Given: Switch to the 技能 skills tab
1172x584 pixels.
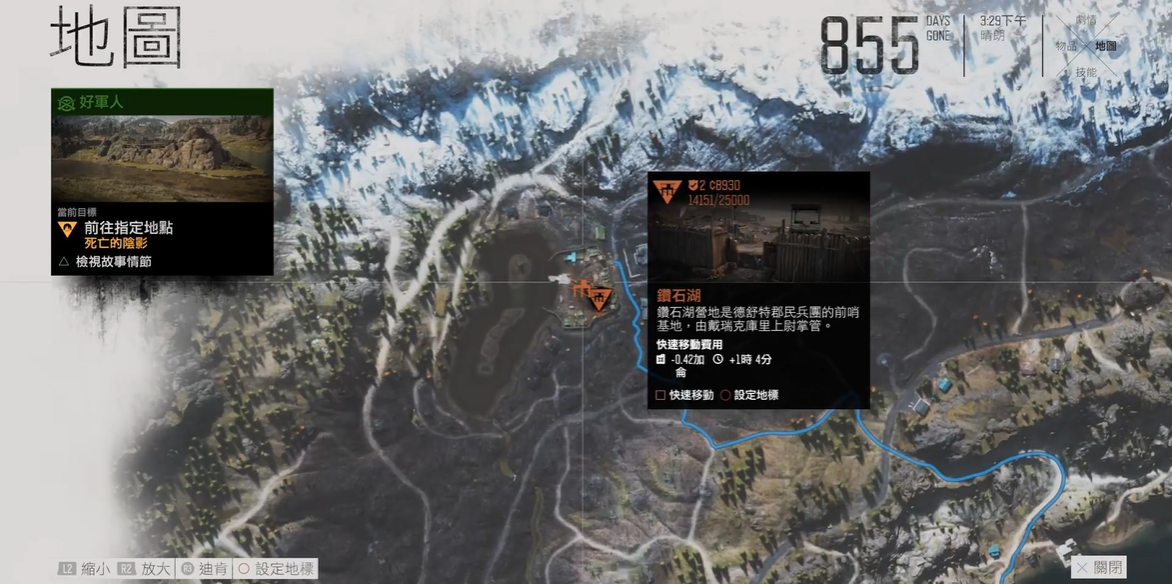Looking at the screenshot, I should [x=1086, y=72].
